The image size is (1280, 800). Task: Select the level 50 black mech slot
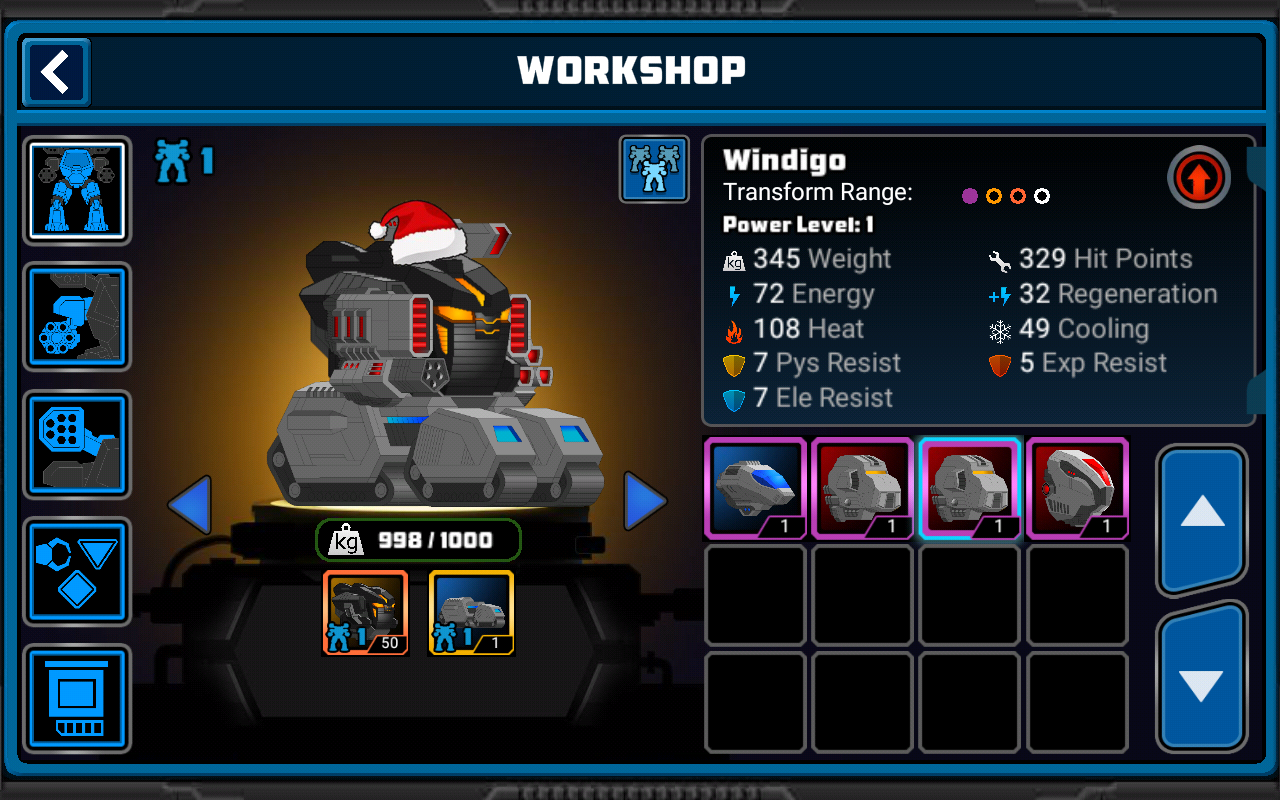pyautogui.click(x=365, y=613)
